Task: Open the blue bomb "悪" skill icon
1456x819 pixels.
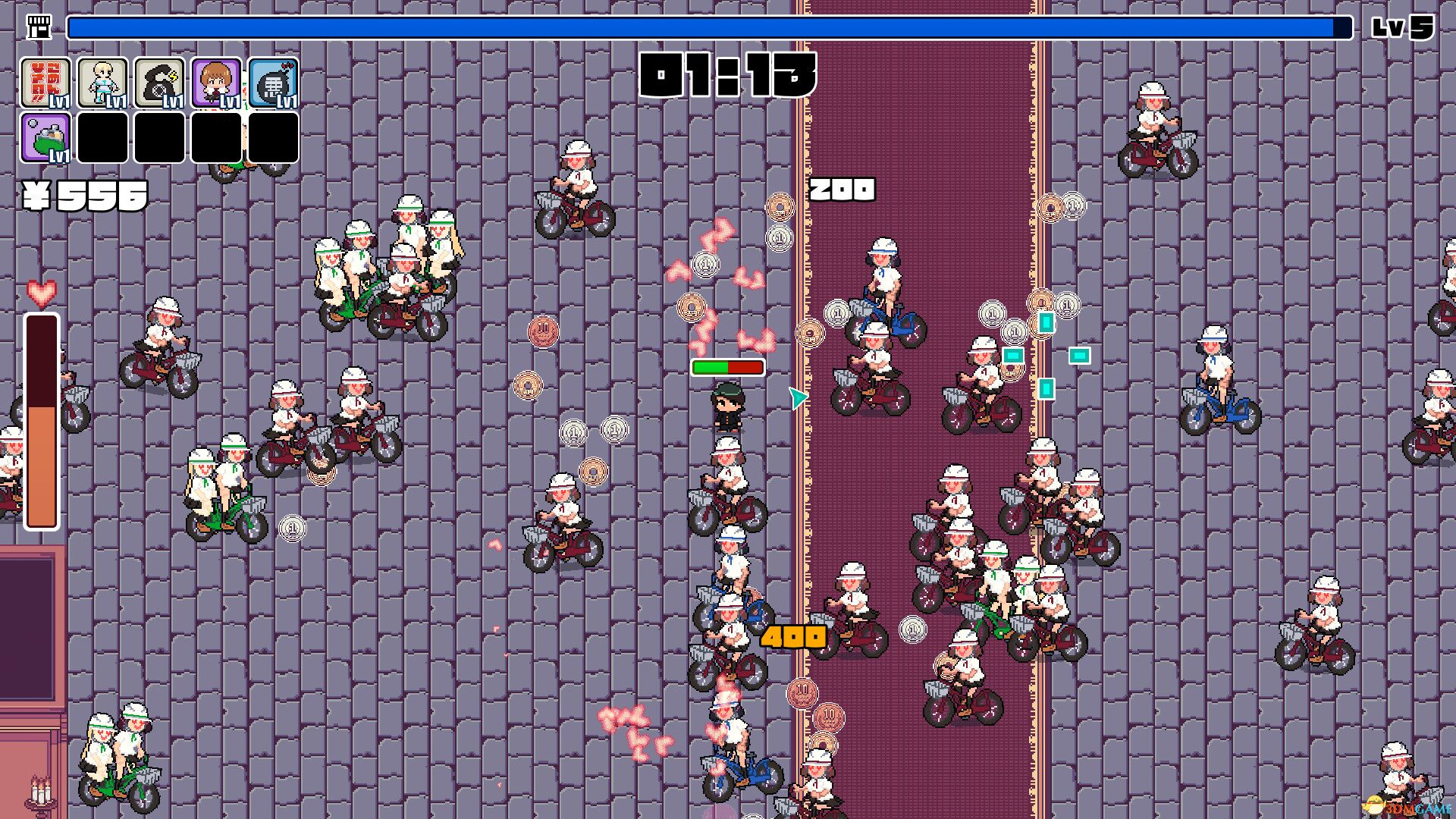Action: coord(273,83)
